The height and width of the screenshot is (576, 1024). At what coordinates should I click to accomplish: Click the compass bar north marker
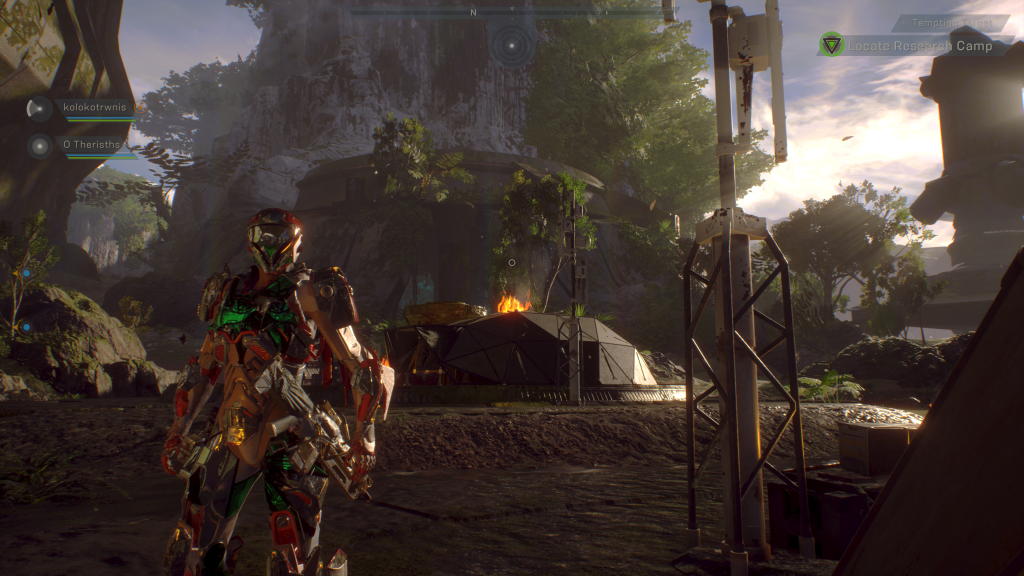coord(473,13)
